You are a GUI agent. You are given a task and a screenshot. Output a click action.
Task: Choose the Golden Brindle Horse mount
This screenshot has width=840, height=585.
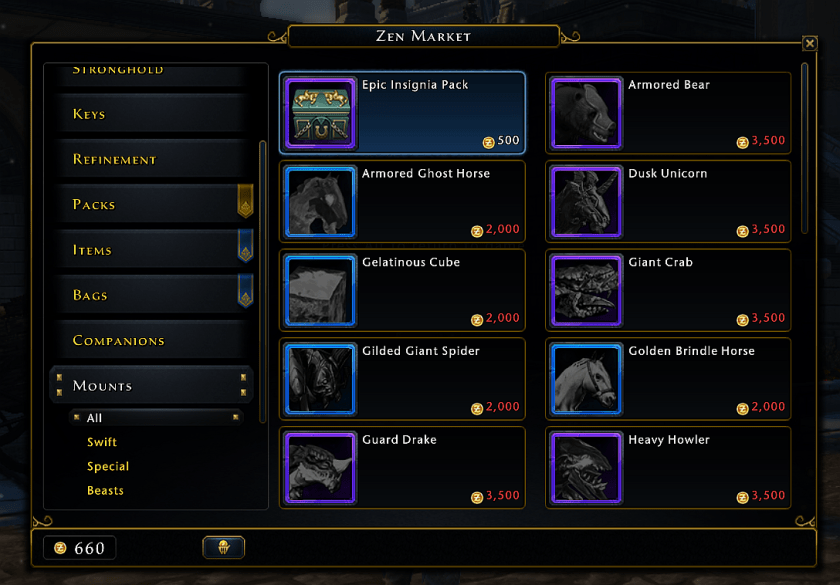click(x=668, y=379)
